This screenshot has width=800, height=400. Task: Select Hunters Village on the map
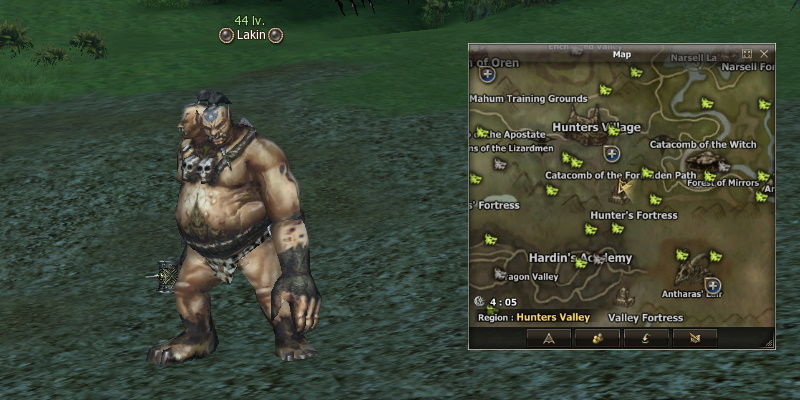596,128
